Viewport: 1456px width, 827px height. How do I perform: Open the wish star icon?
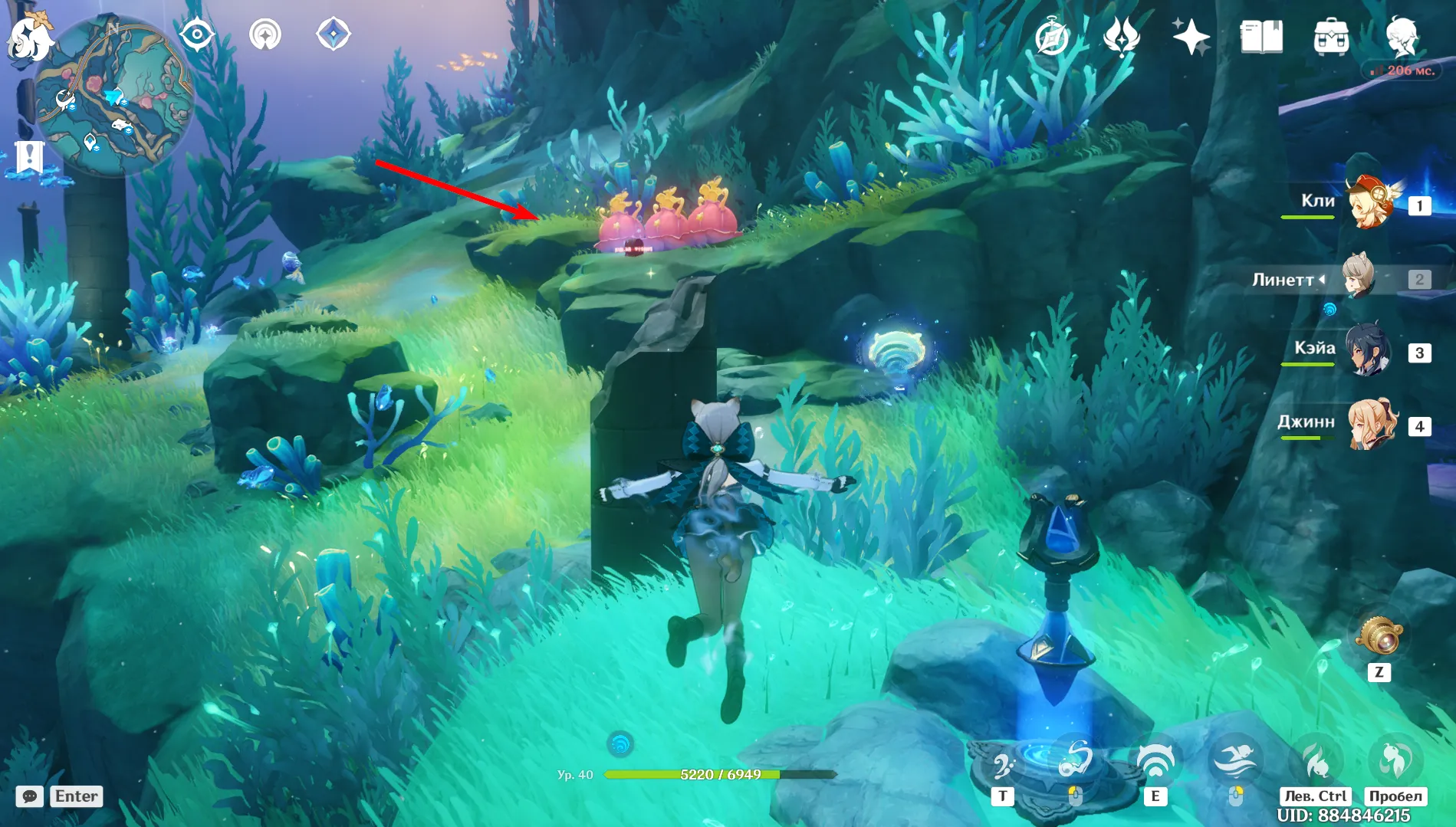(1190, 37)
